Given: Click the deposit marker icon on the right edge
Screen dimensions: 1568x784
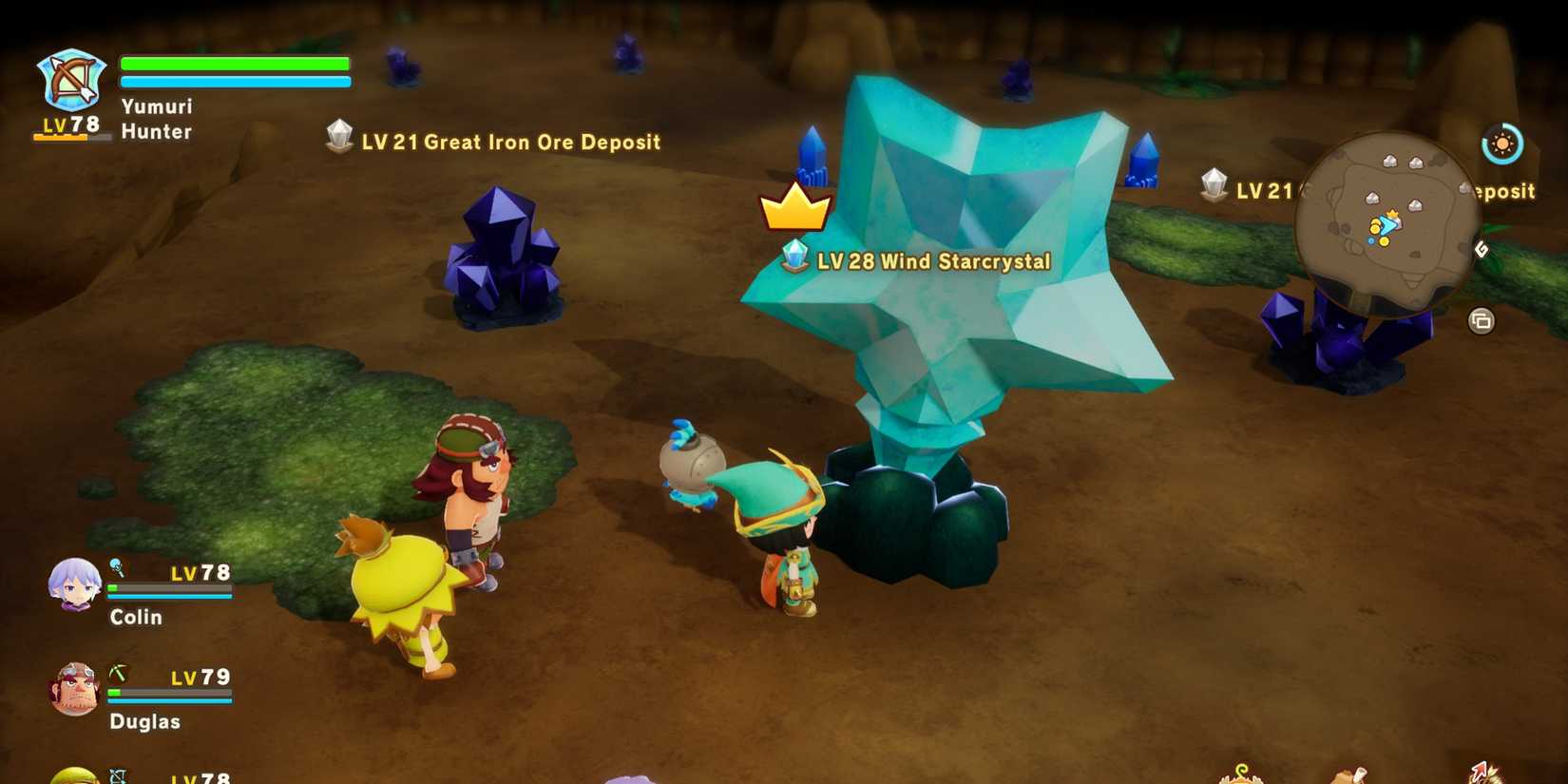Looking at the screenshot, I should click(1214, 184).
